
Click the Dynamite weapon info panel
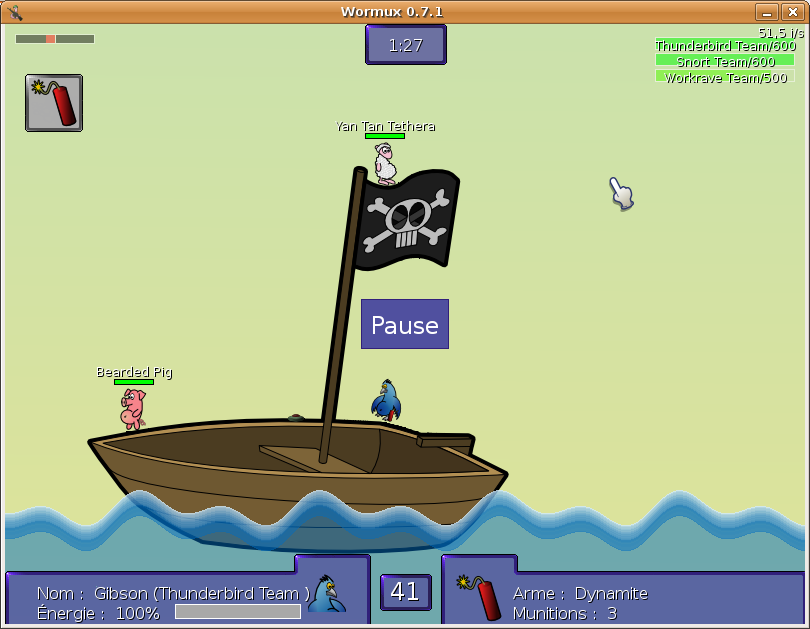(x=622, y=594)
